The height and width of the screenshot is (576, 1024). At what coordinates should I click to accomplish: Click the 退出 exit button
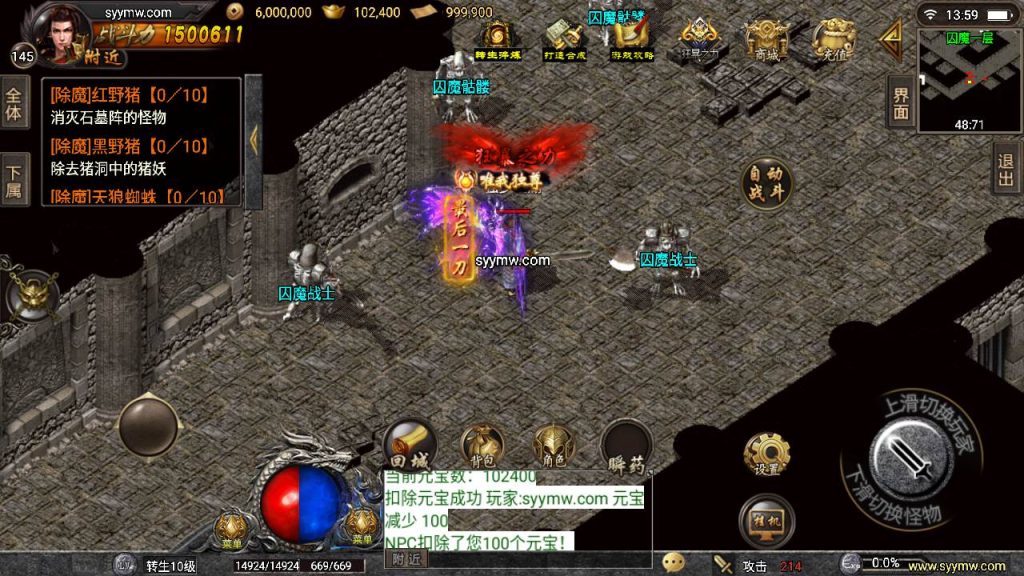click(1007, 168)
